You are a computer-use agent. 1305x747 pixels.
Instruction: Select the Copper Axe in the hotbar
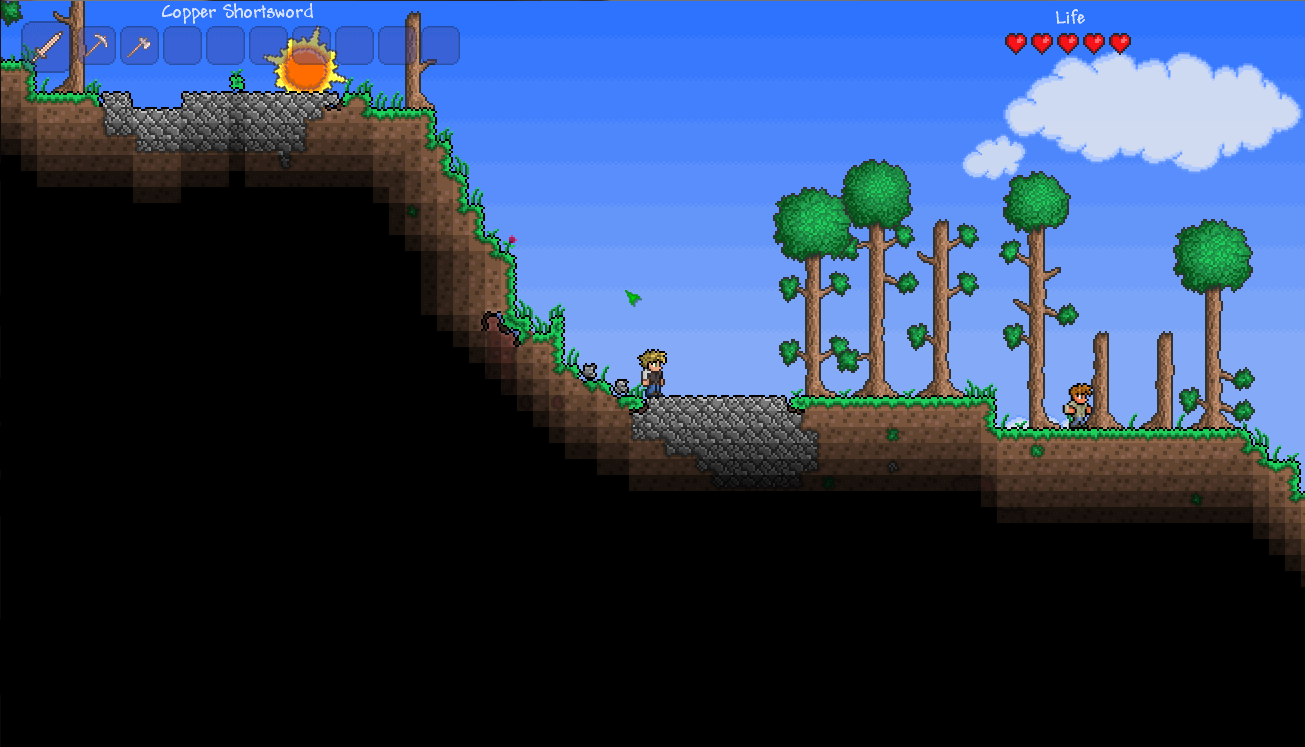pos(139,45)
